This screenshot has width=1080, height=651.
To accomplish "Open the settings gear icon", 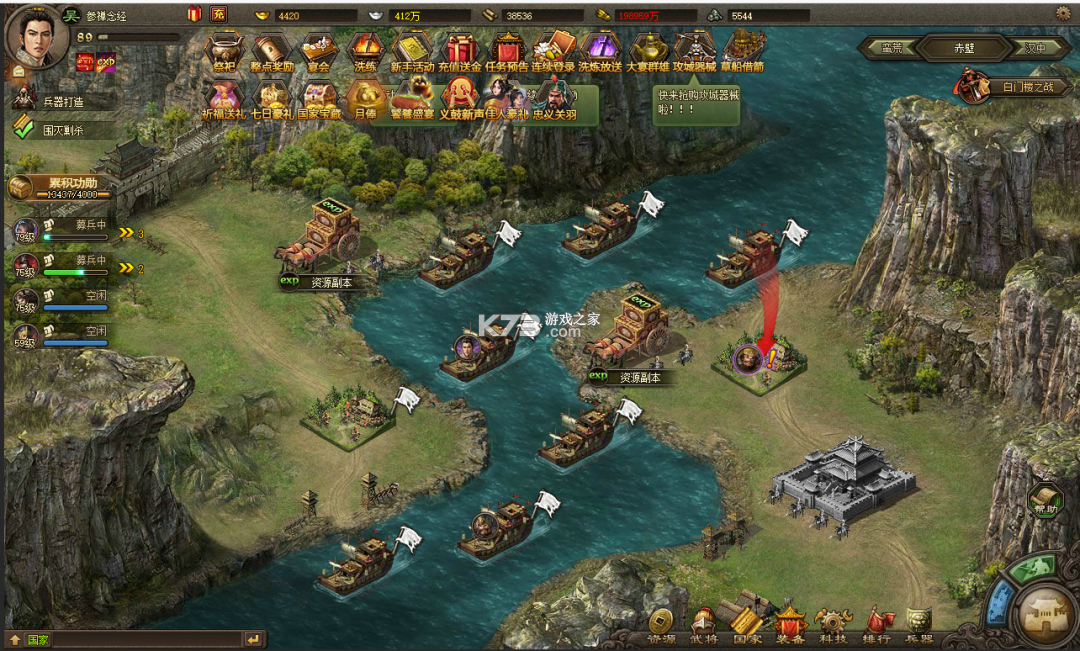I will 1062,13.
